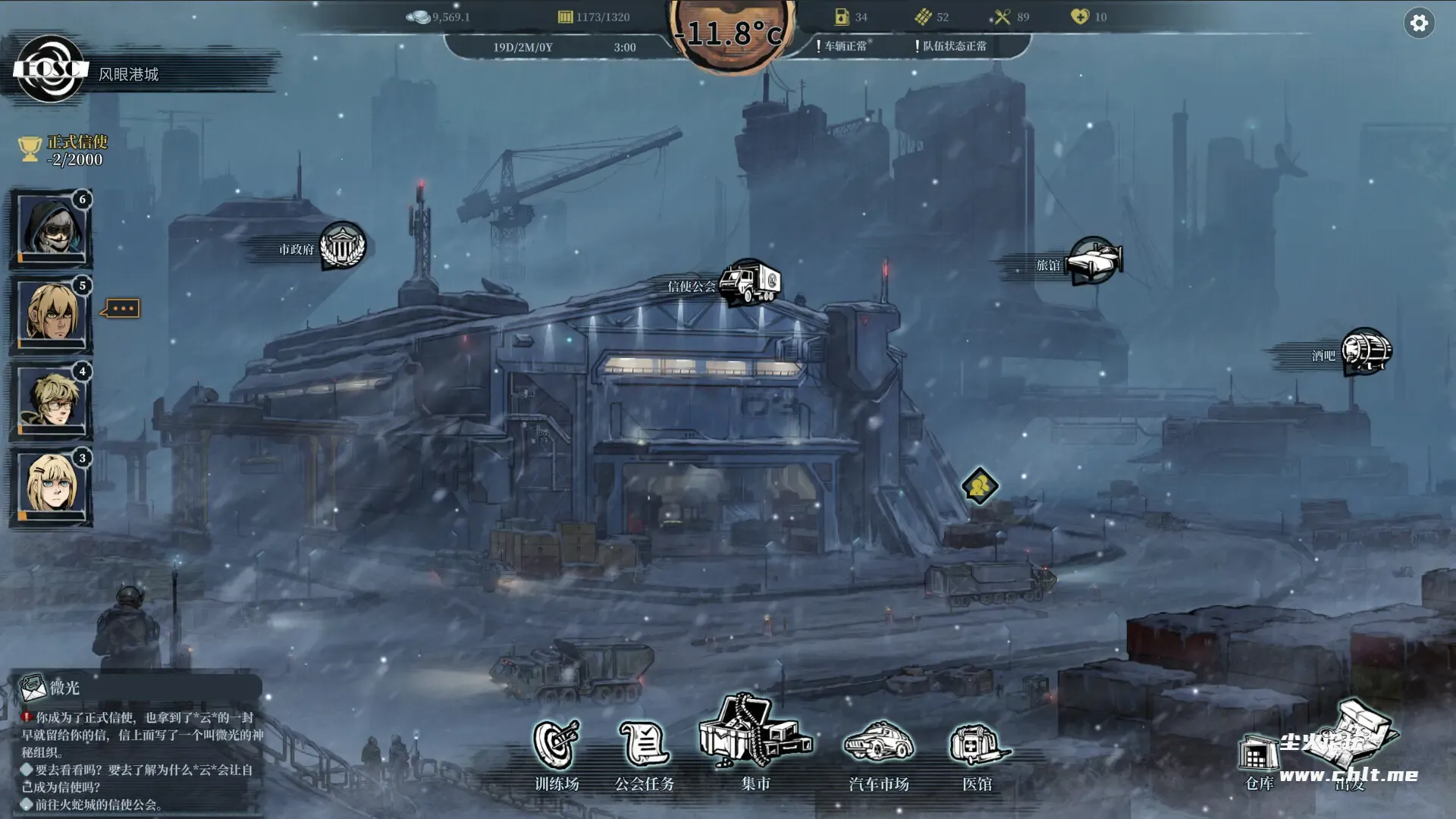Enter the 市政府 city hall
The height and width of the screenshot is (819, 1456).
coord(342,246)
